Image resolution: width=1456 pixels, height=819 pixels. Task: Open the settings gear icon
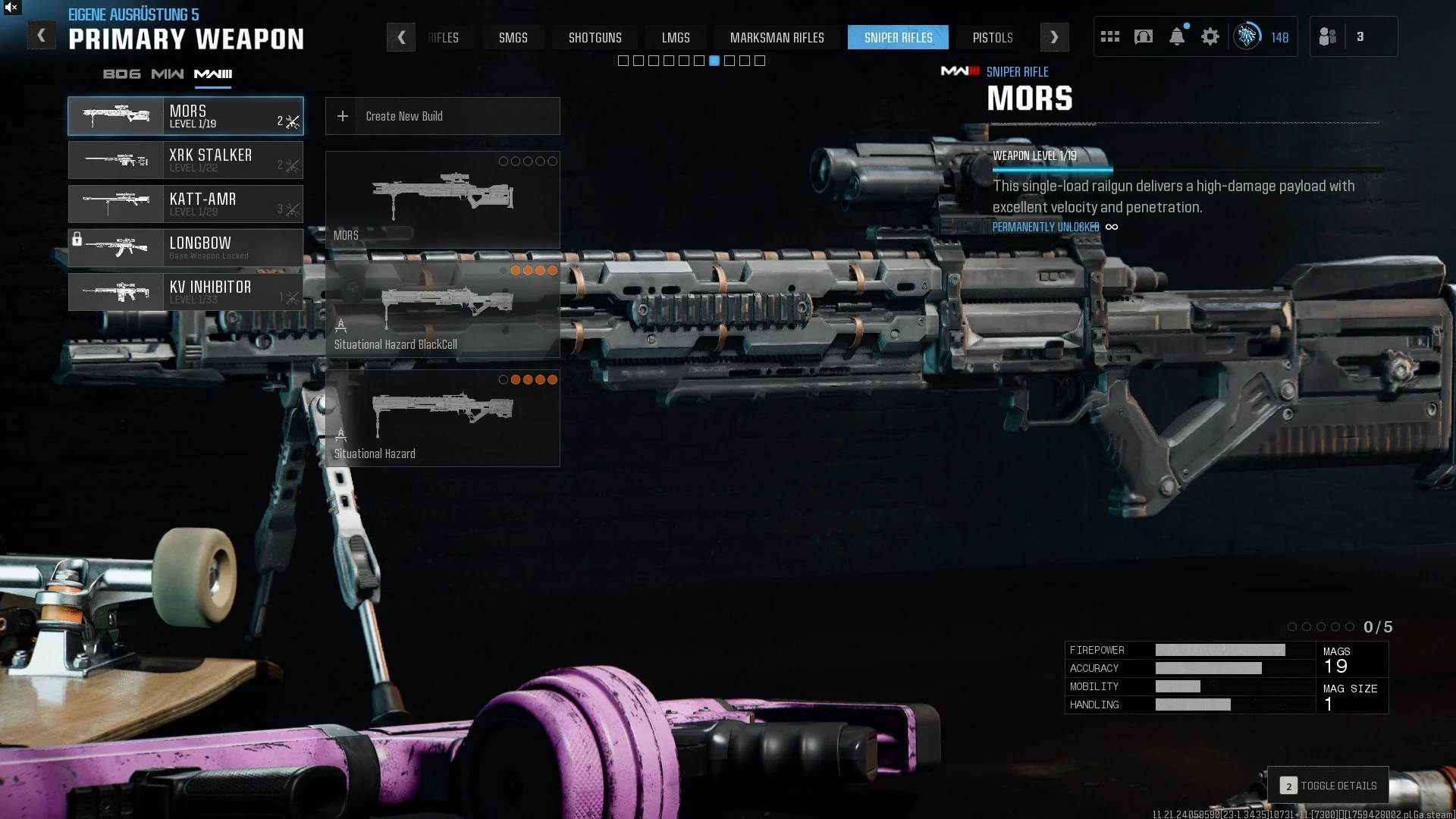1210,36
